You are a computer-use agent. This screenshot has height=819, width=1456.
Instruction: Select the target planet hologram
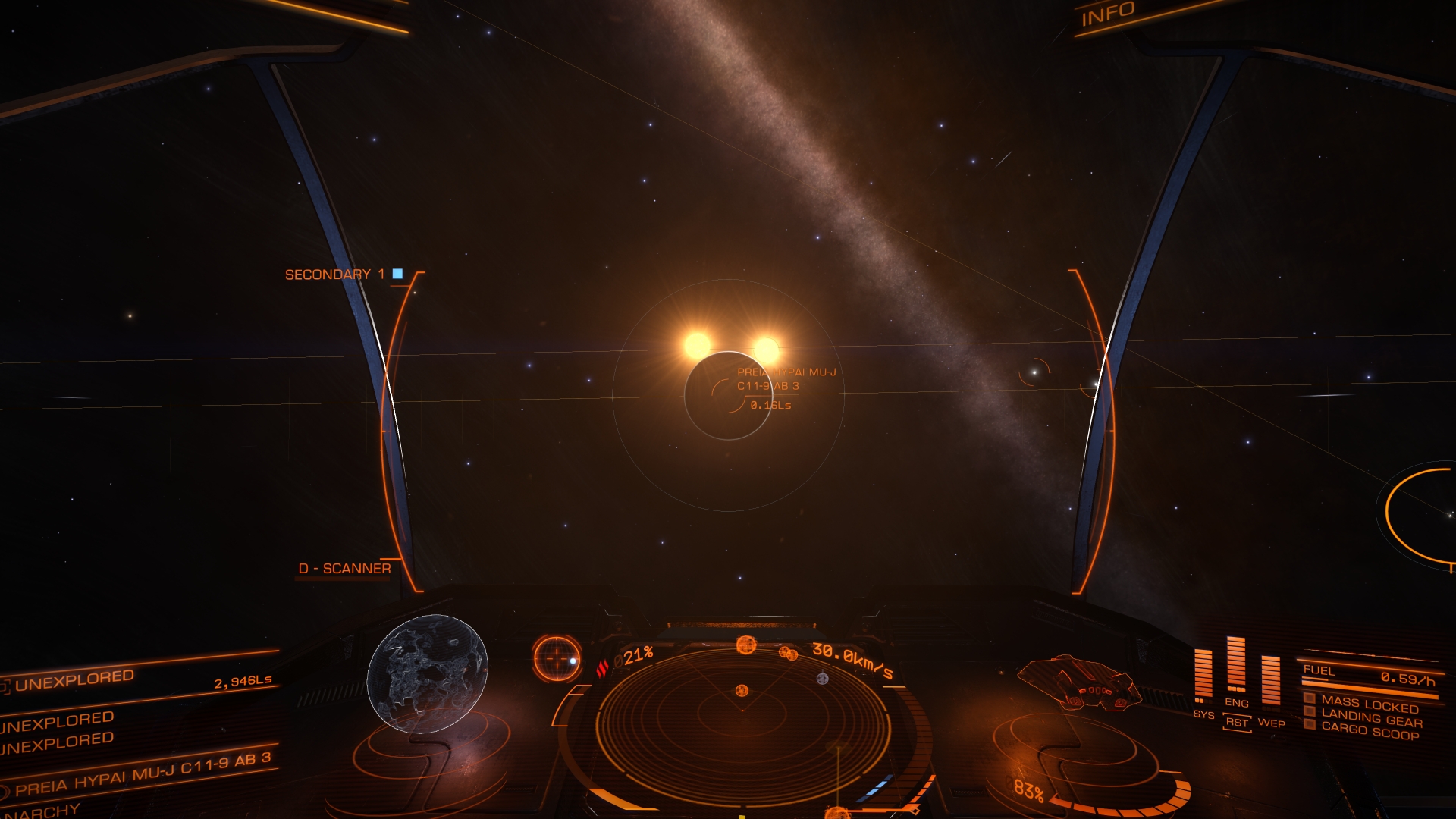[x=427, y=673]
